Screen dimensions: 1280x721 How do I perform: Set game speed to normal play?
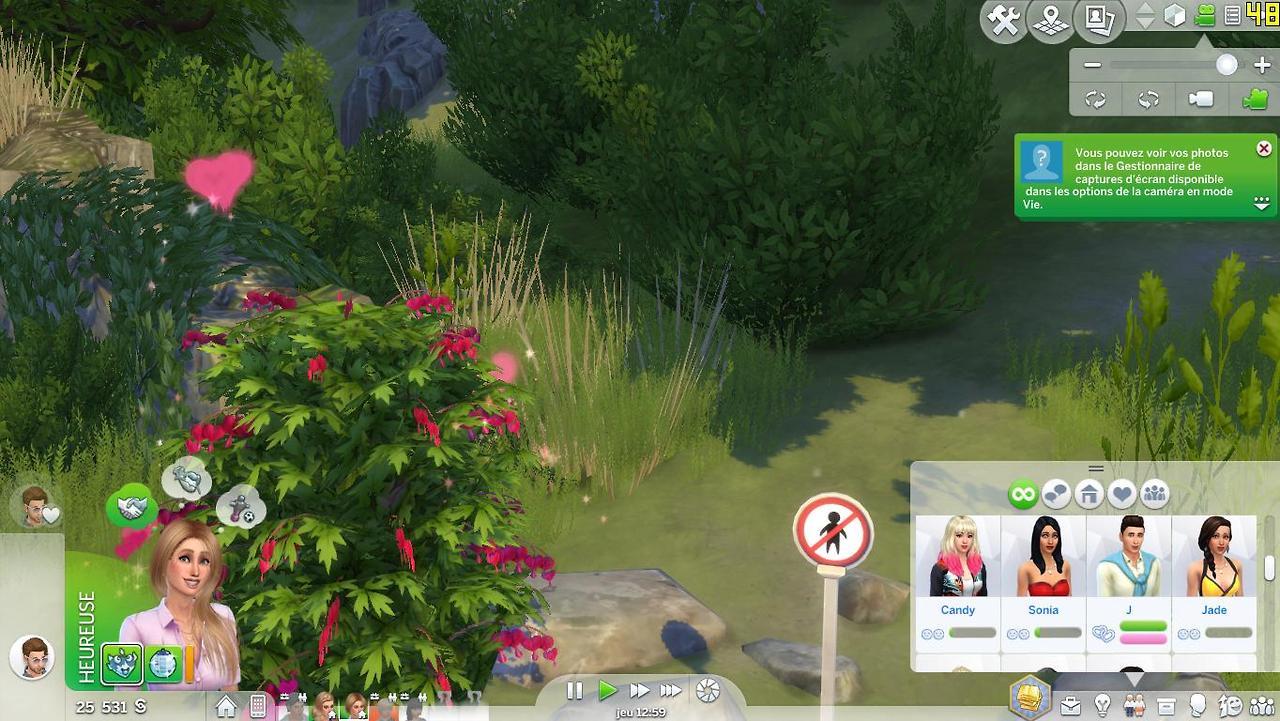pos(607,690)
